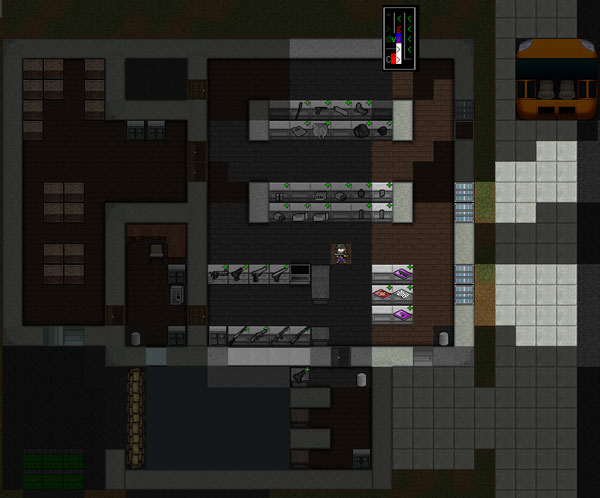Click the small ASCII minimap panel
Screen dimensions: 600x498
tap(398, 40)
